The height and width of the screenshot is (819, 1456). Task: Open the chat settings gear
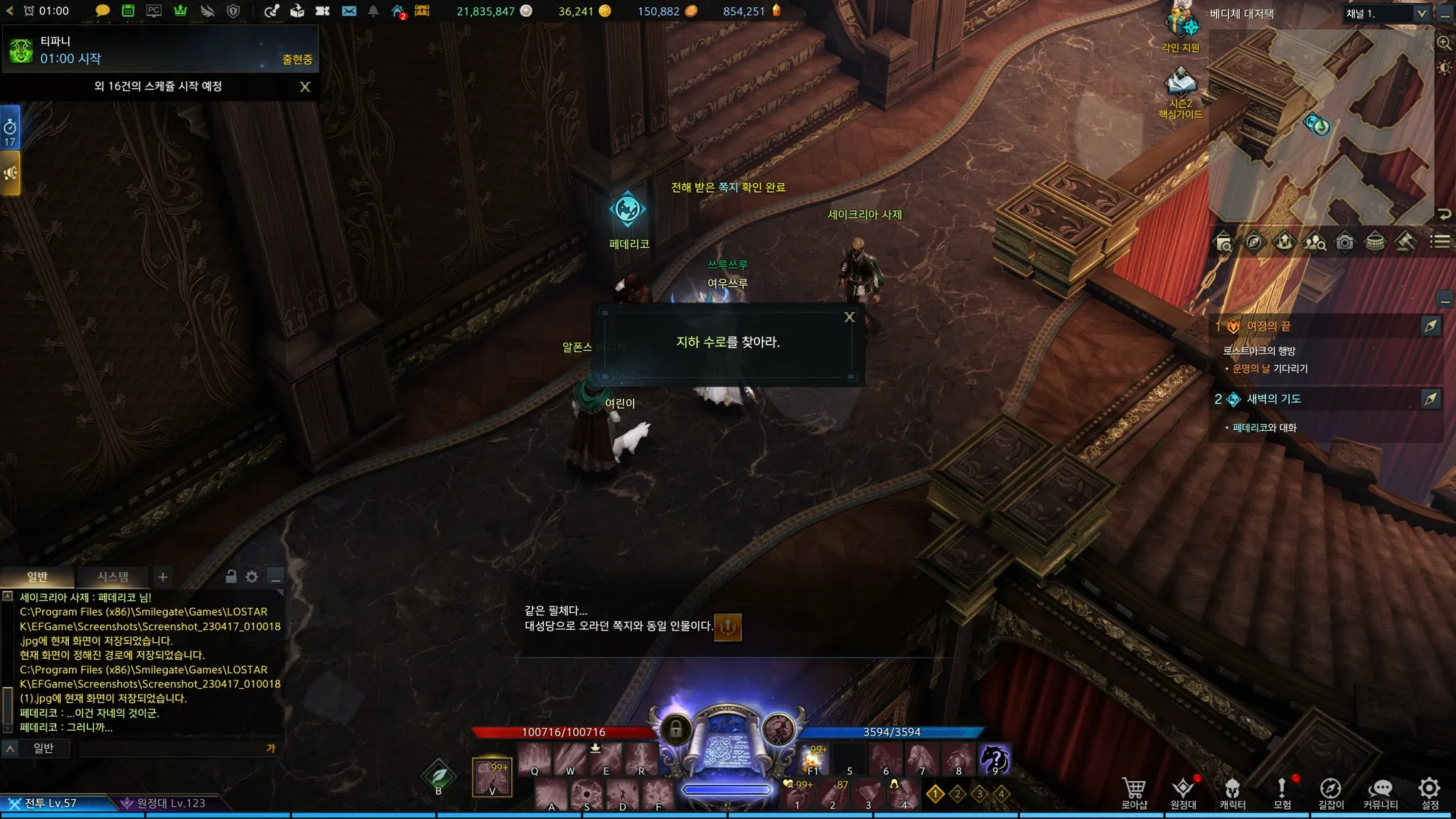click(252, 577)
